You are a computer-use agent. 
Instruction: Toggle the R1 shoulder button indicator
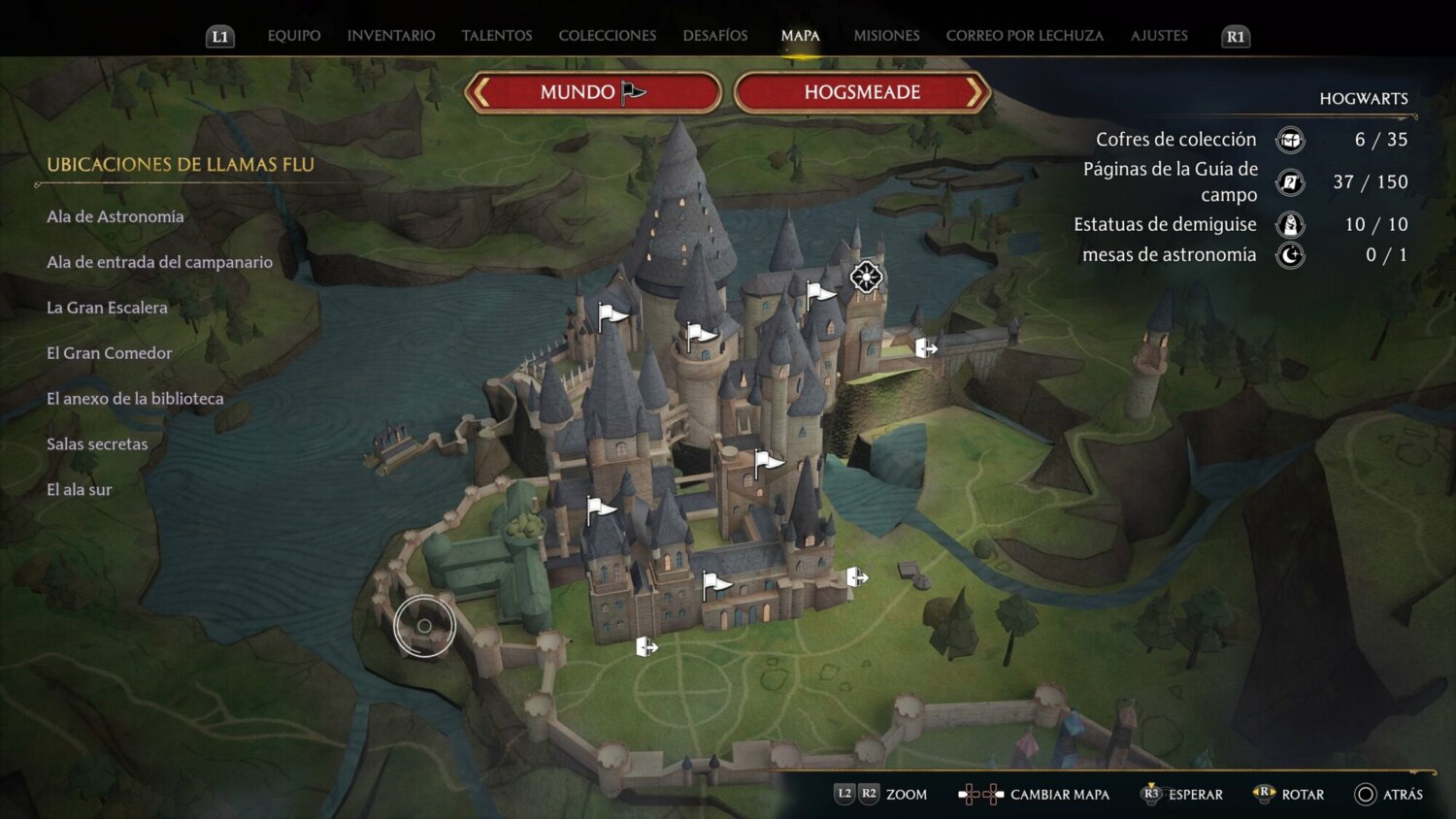pyautogui.click(x=1234, y=36)
